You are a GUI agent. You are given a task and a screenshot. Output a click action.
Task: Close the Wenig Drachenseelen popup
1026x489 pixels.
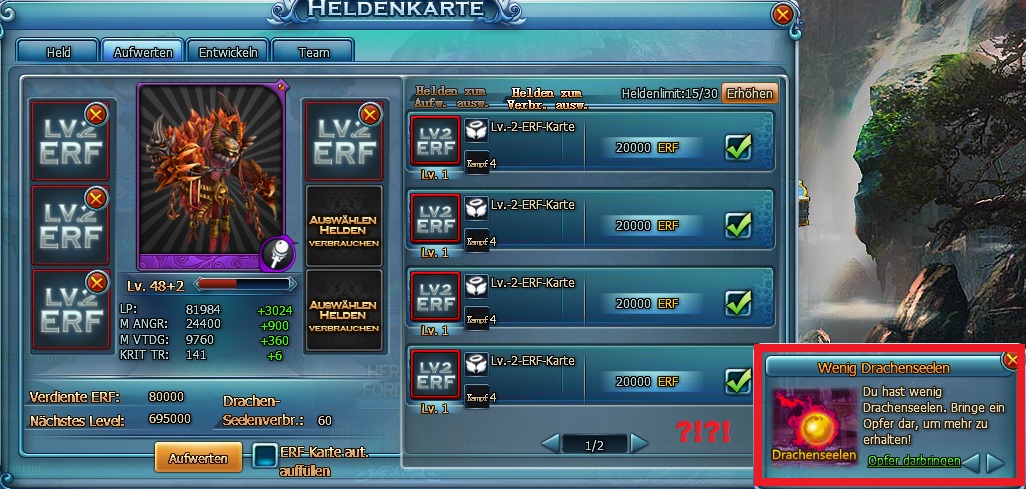click(x=1012, y=359)
